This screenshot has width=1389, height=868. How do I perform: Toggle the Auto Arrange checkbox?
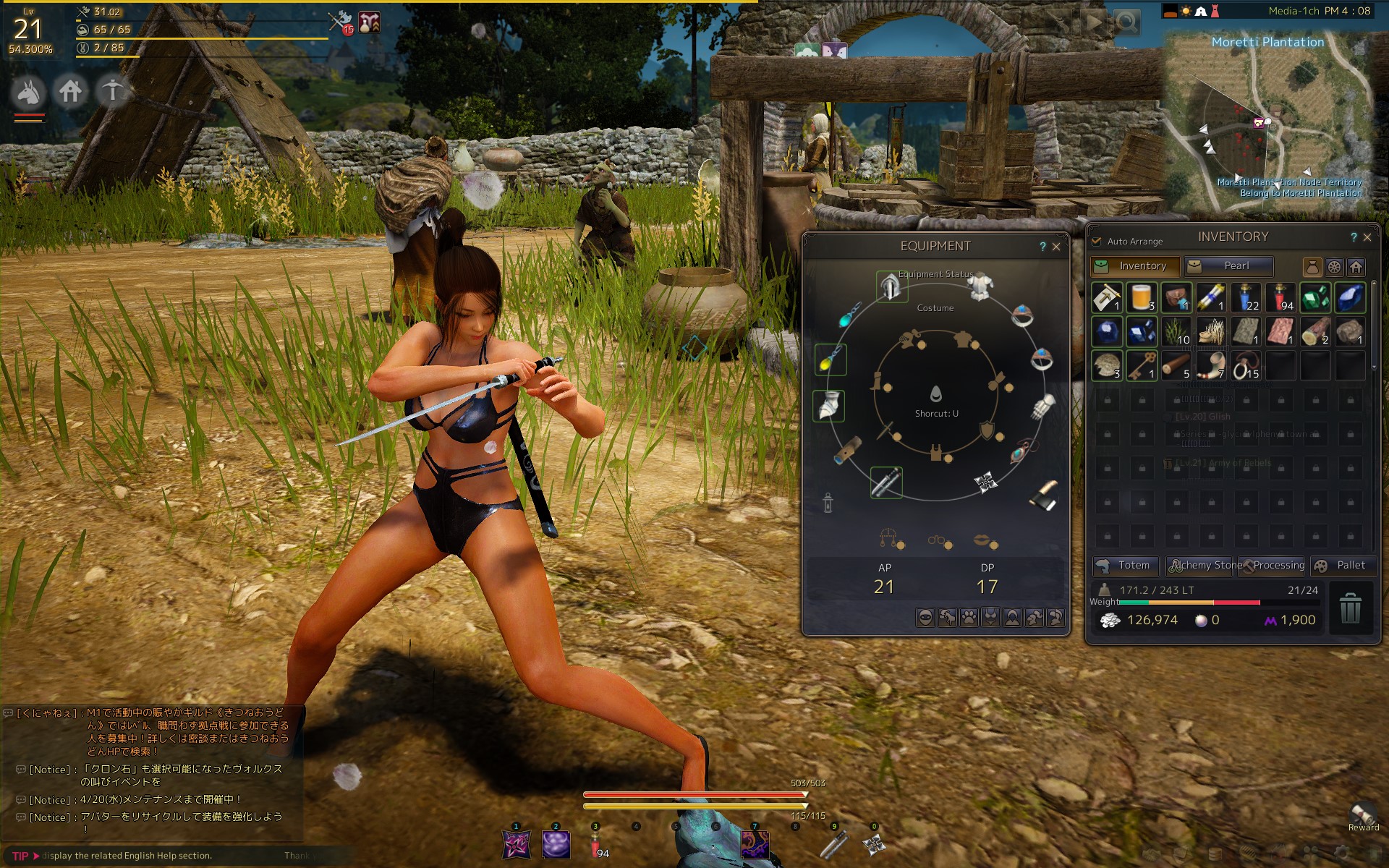(x=1096, y=241)
